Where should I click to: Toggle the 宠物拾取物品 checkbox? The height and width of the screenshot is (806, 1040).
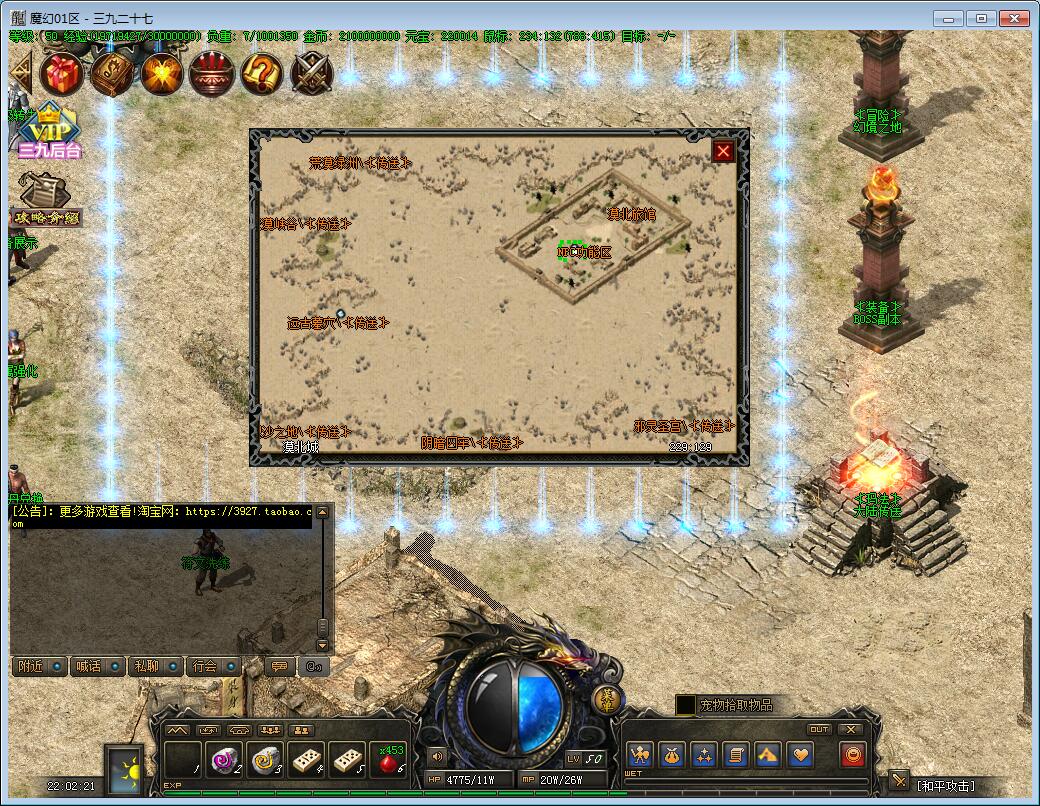tap(685, 705)
